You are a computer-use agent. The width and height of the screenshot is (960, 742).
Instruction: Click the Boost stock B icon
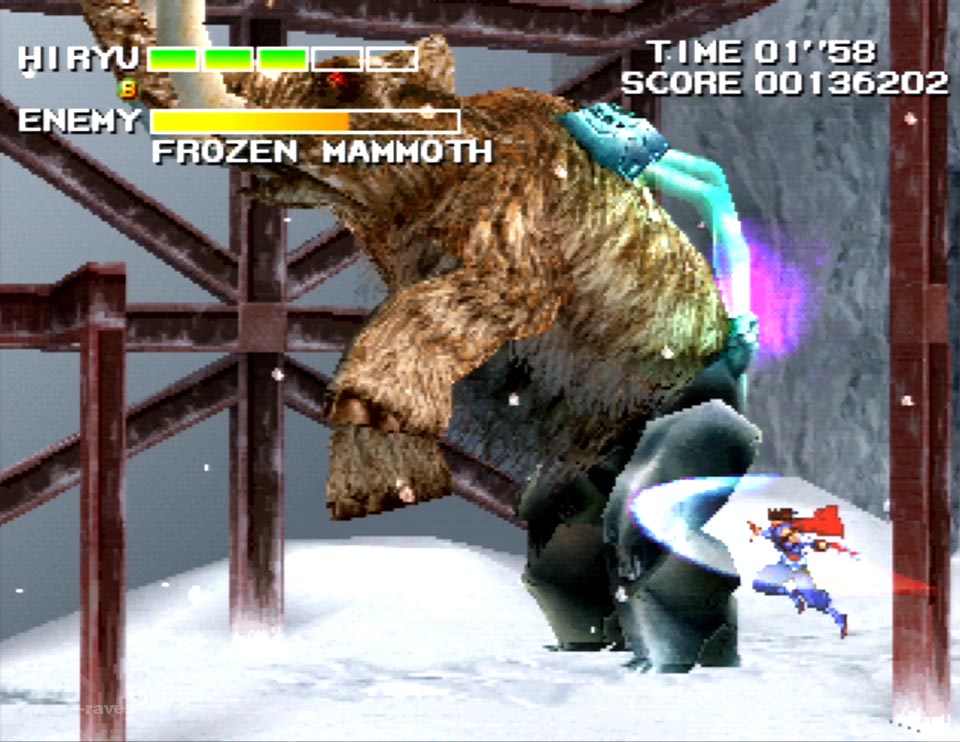128,88
